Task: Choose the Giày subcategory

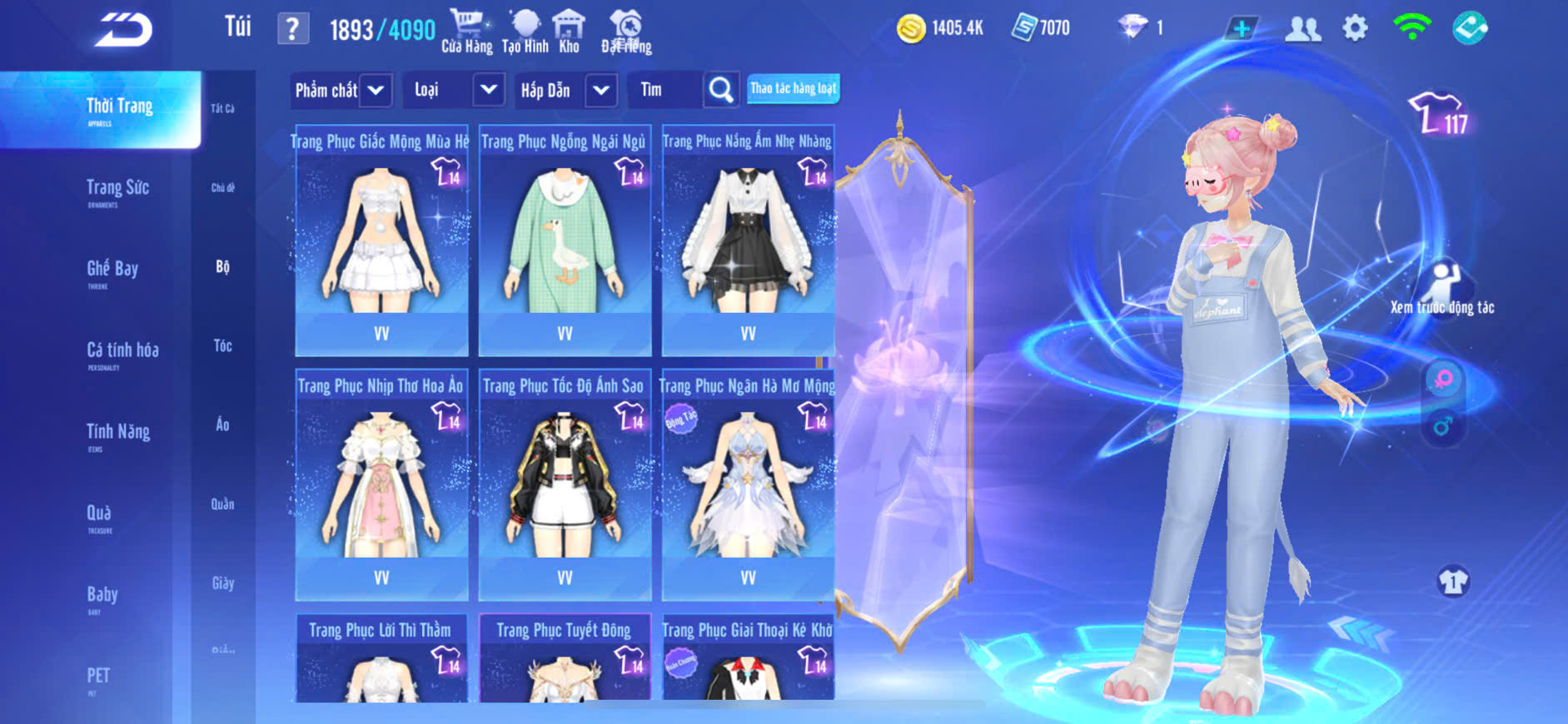Action: pos(222,583)
